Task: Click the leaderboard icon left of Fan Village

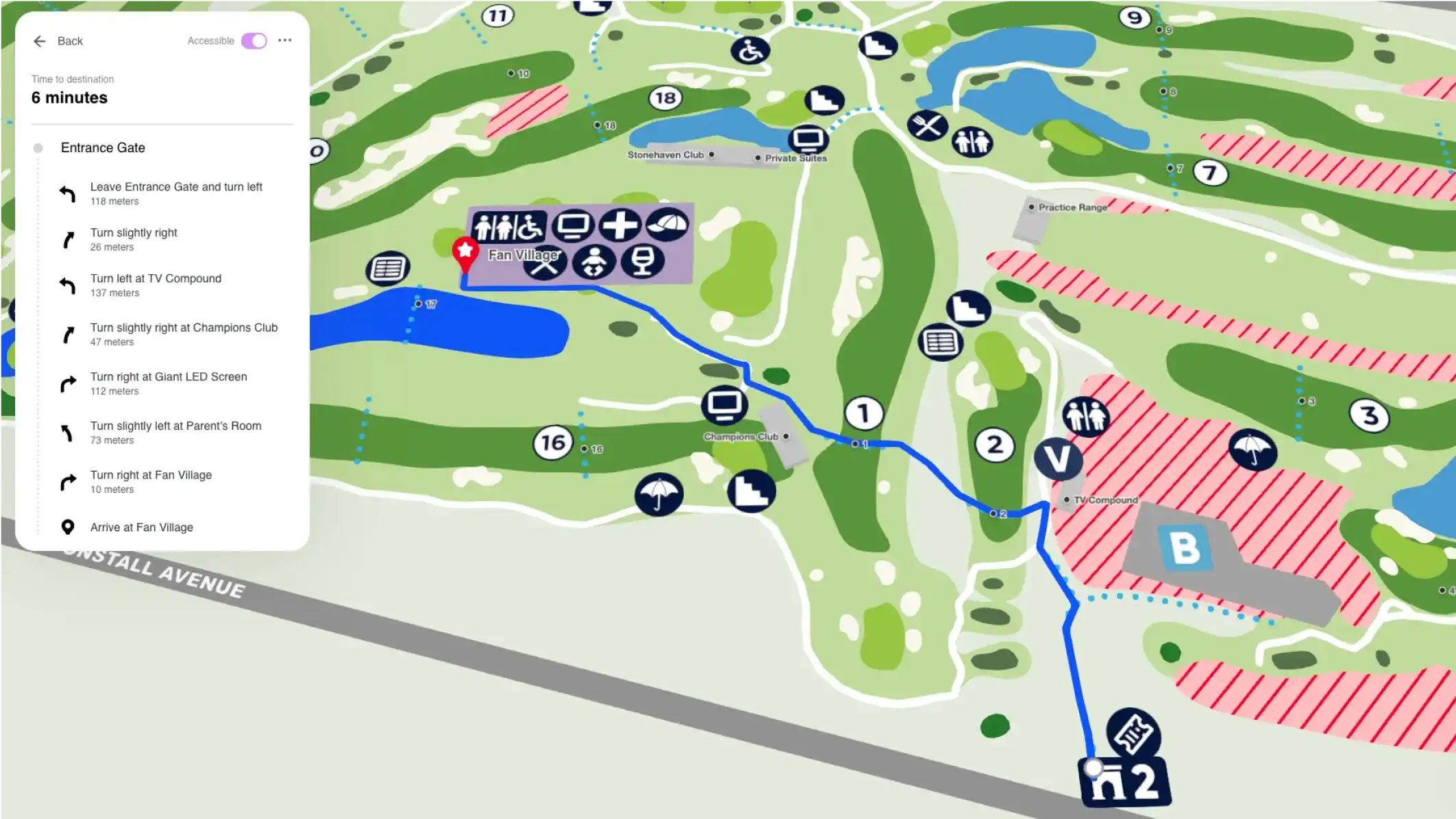Action: tap(387, 268)
